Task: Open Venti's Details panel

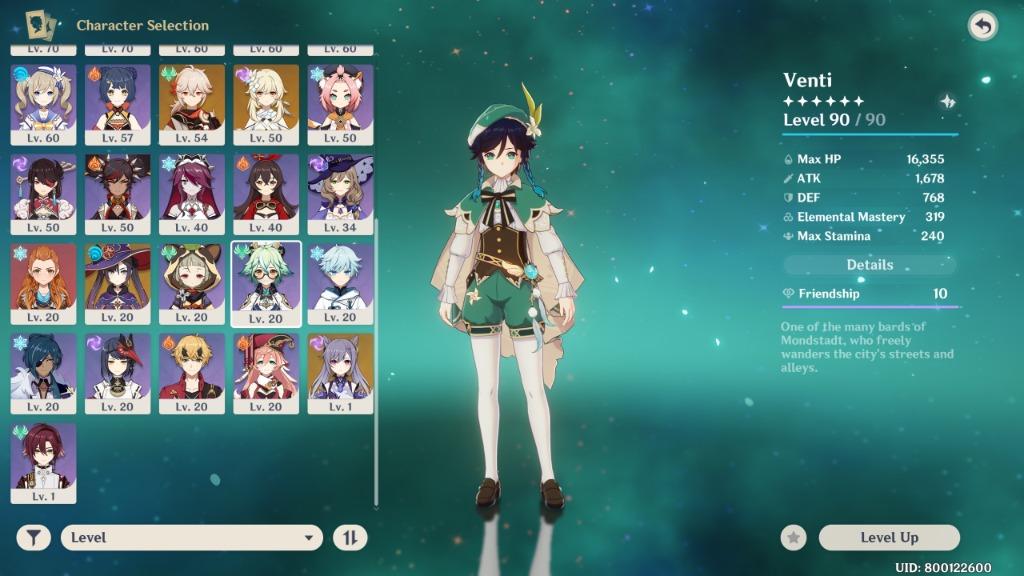Action: (x=869, y=265)
